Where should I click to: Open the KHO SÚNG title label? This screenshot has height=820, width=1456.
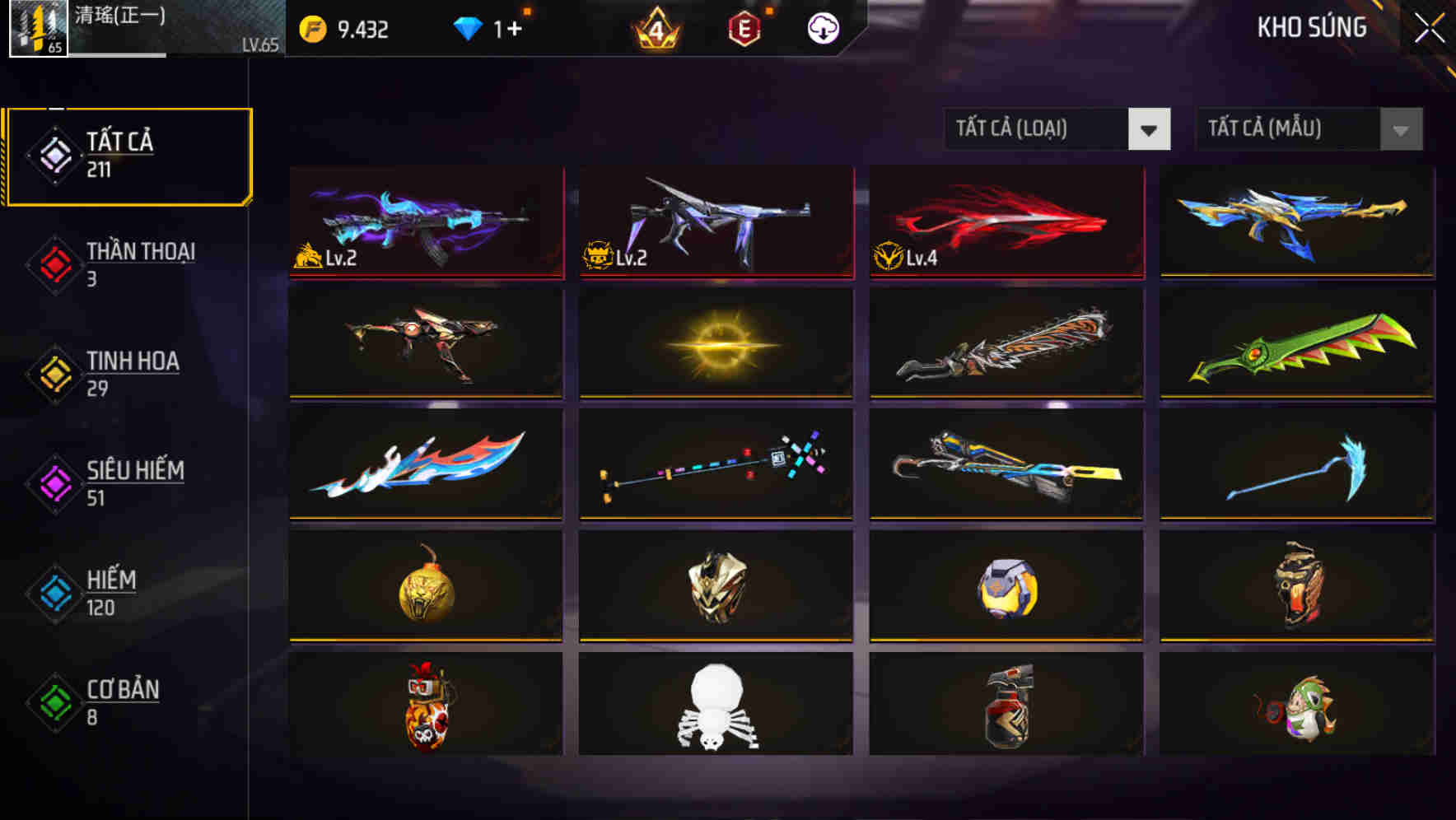click(x=1311, y=27)
